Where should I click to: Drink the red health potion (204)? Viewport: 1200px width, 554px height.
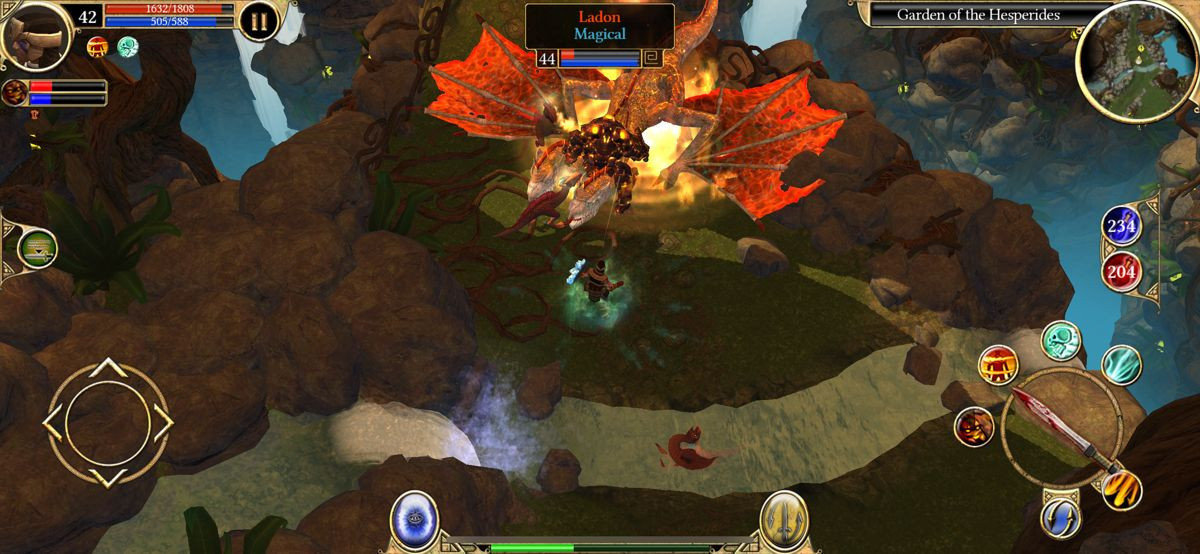pos(1123,270)
